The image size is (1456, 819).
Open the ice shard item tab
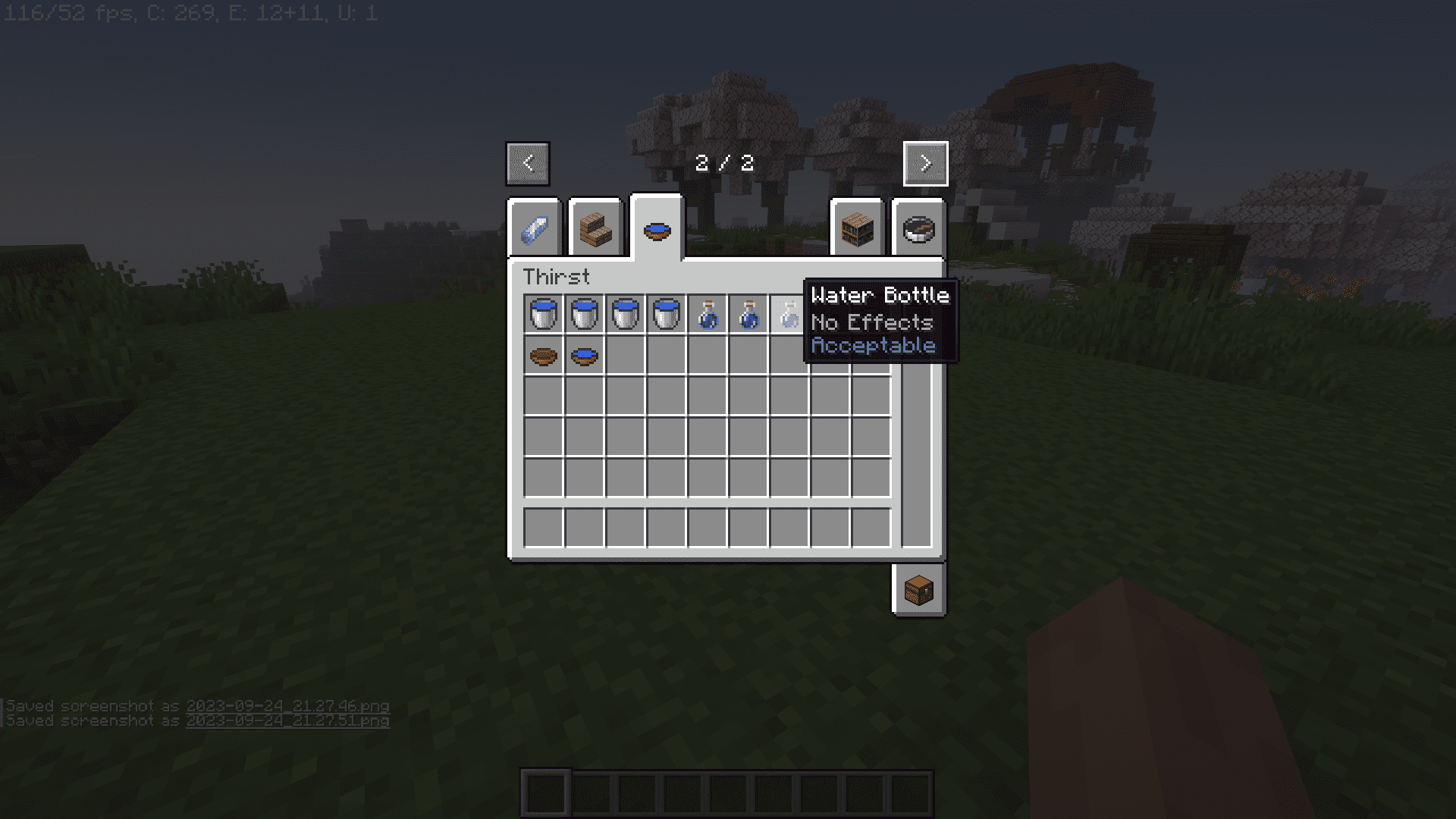pyautogui.click(x=534, y=229)
